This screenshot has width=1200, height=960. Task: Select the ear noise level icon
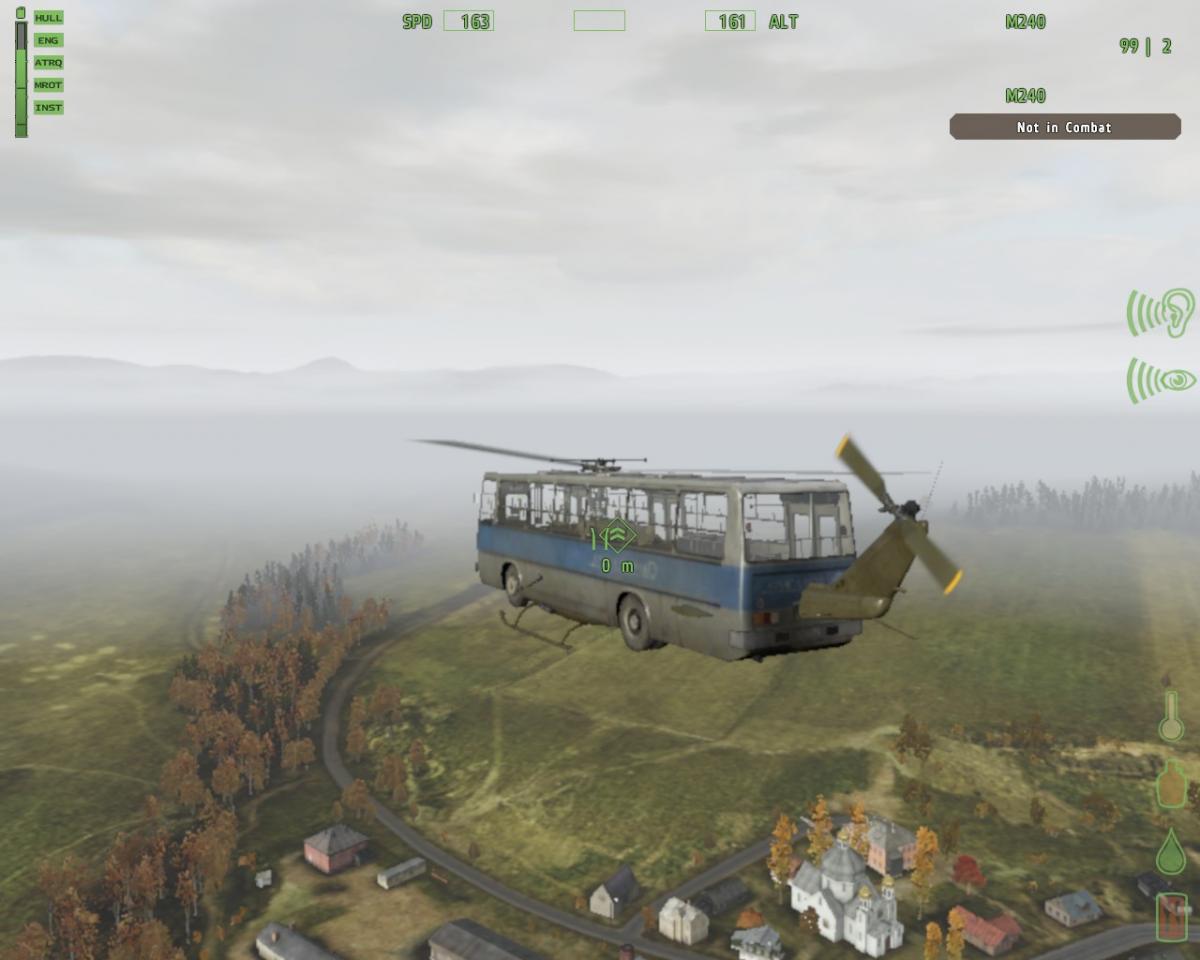coord(1163,313)
